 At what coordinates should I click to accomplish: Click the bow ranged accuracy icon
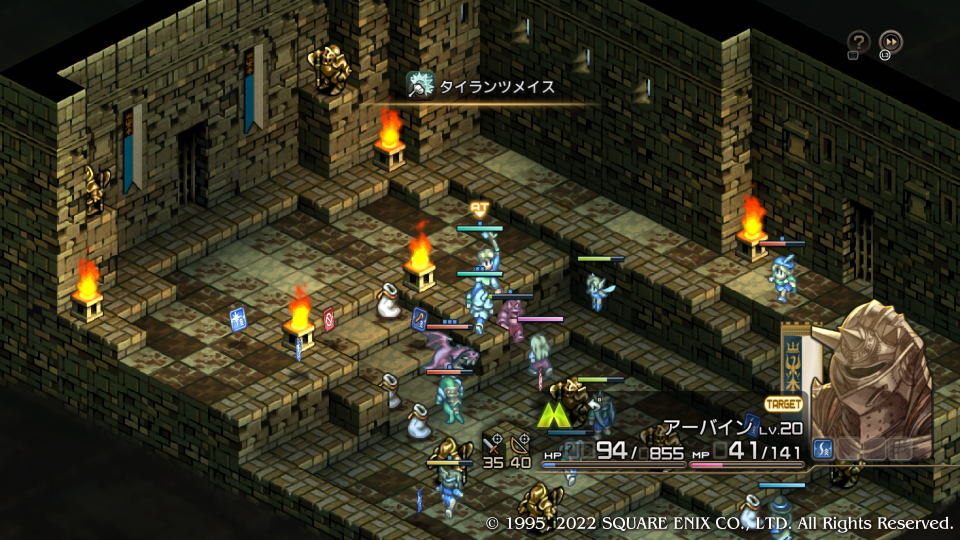pos(520,442)
